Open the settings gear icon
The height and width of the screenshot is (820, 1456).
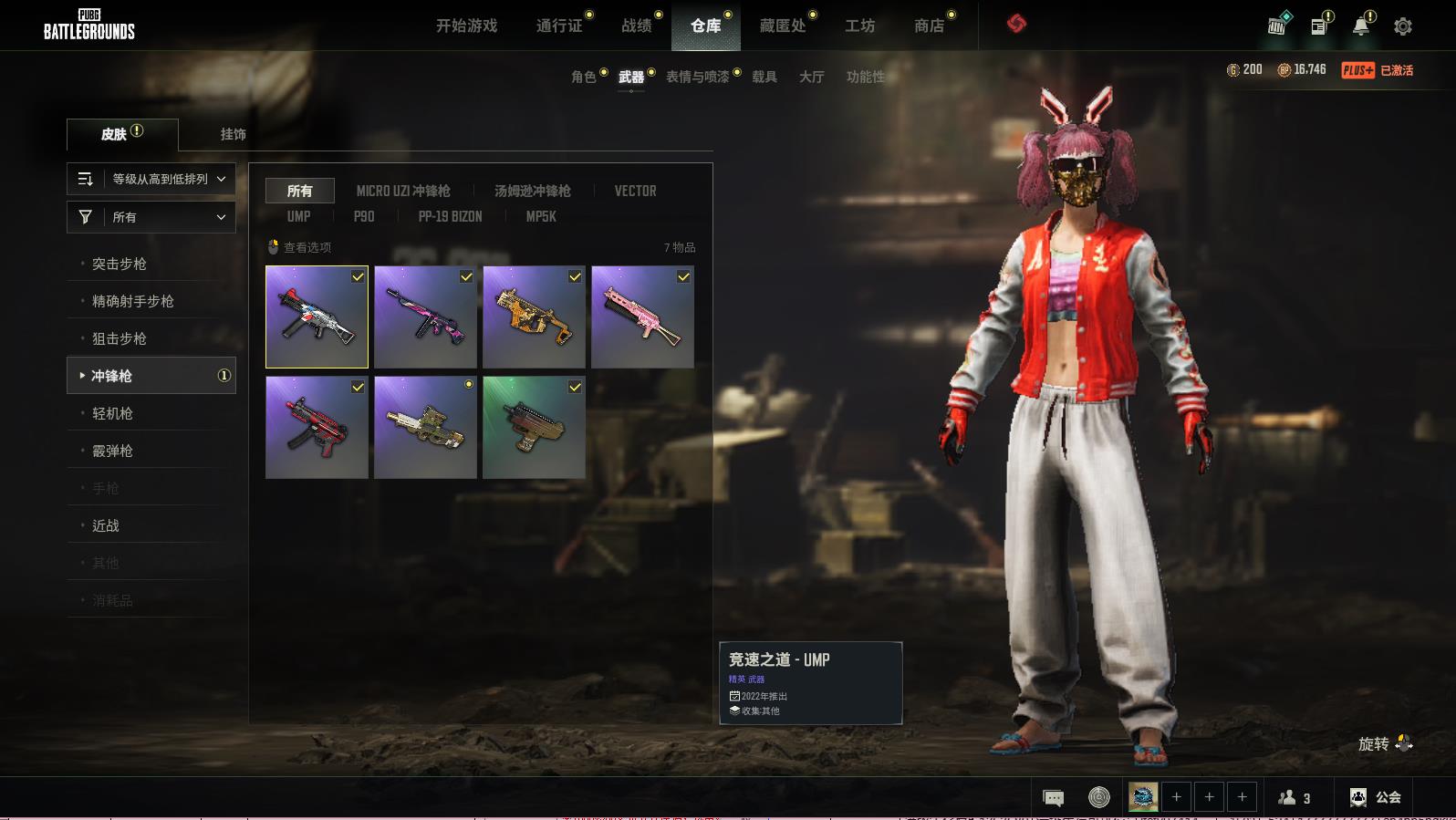pos(1403,26)
